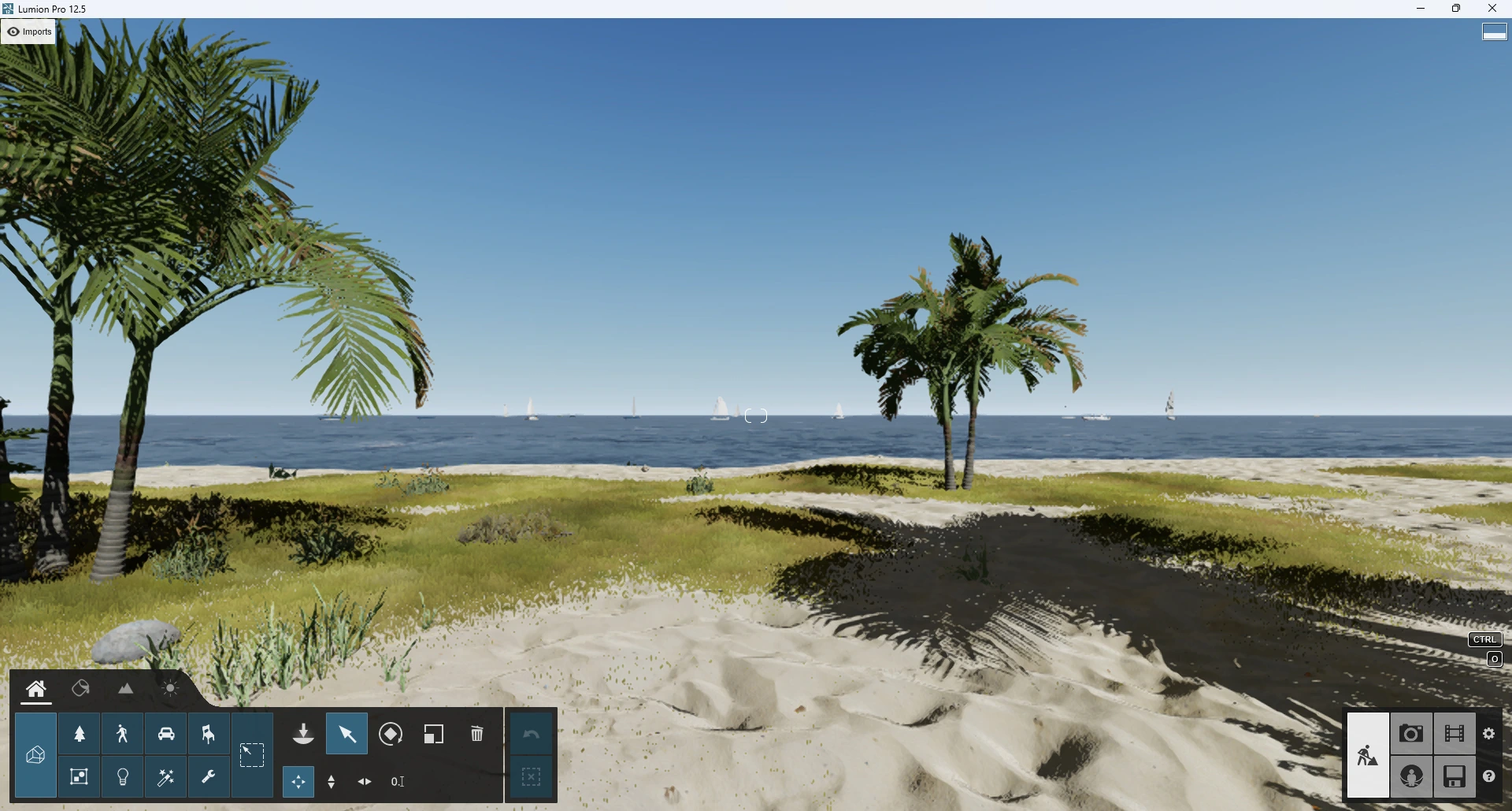This screenshot has height=811, width=1512.
Task: Select the car Transport category
Action: pos(166,735)
